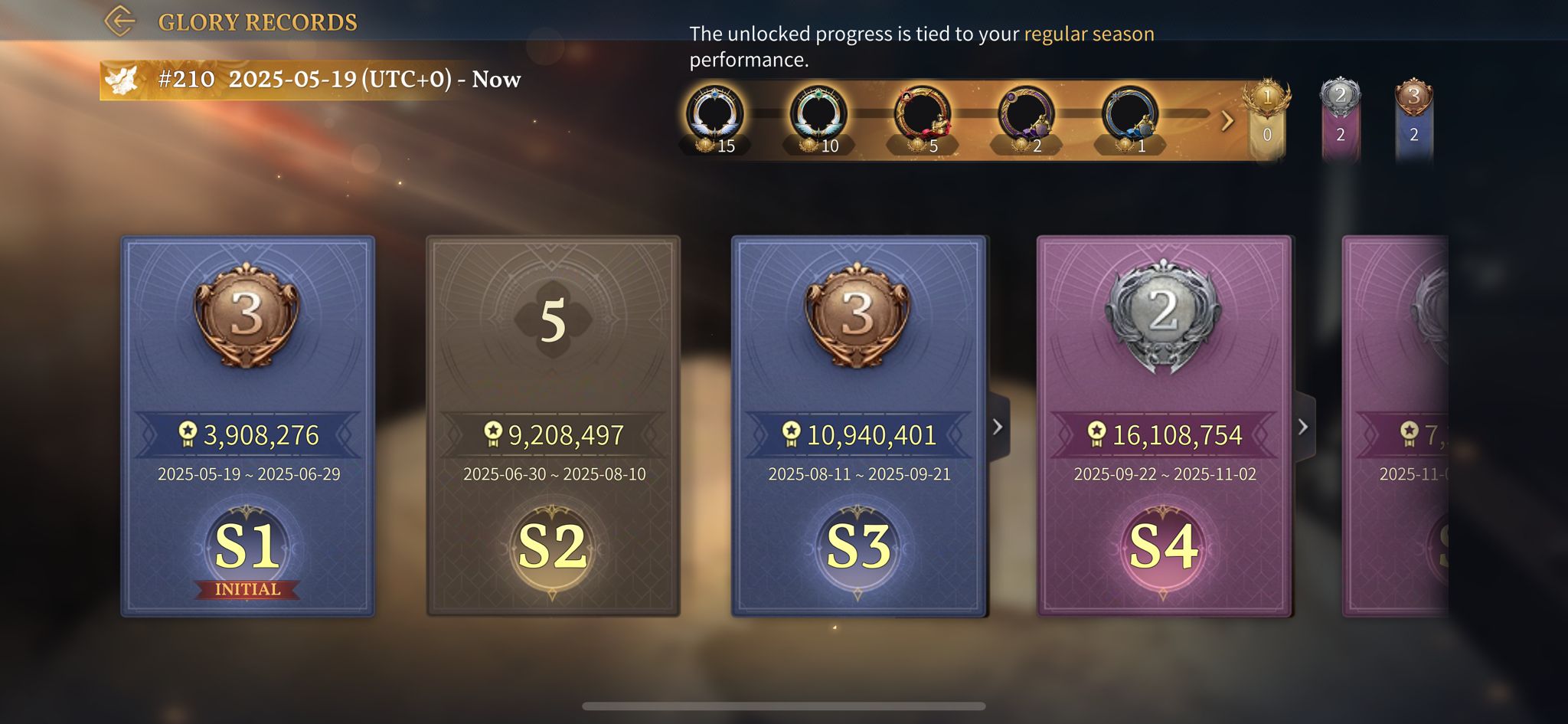
Task: Inspect the red avatar frame requiring 5
Action: coord(922,116)
